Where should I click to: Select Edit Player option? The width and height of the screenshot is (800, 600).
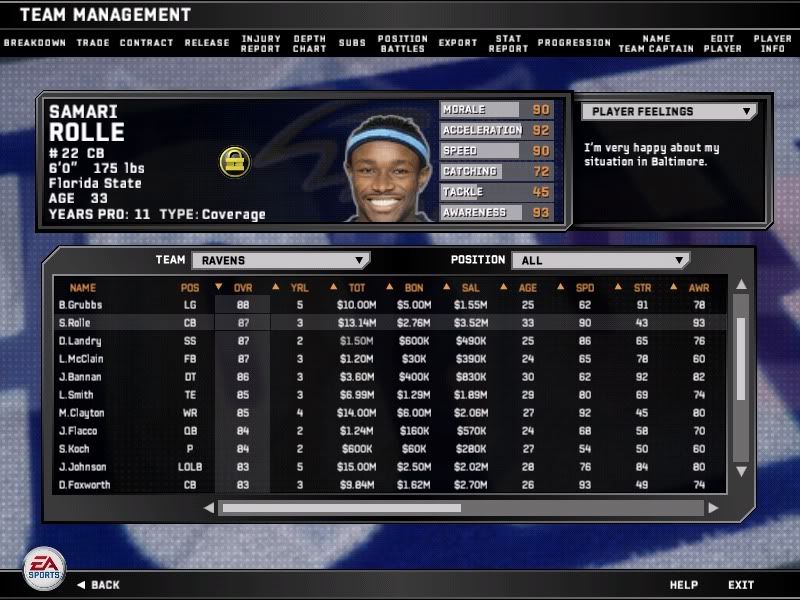[x=722, y=43]
